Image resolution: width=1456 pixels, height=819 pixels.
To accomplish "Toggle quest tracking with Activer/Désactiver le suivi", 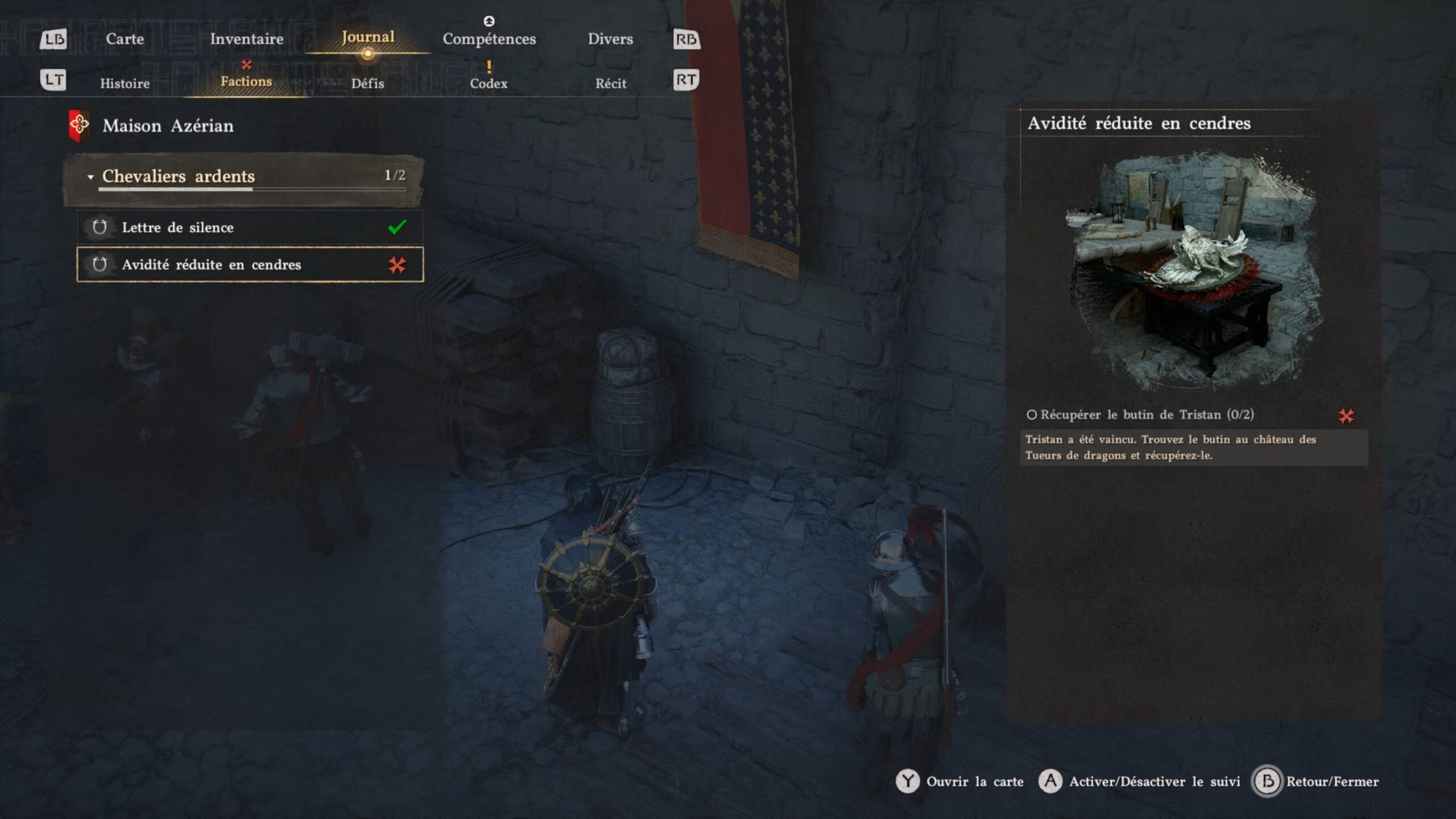I will pos(1153,781).
